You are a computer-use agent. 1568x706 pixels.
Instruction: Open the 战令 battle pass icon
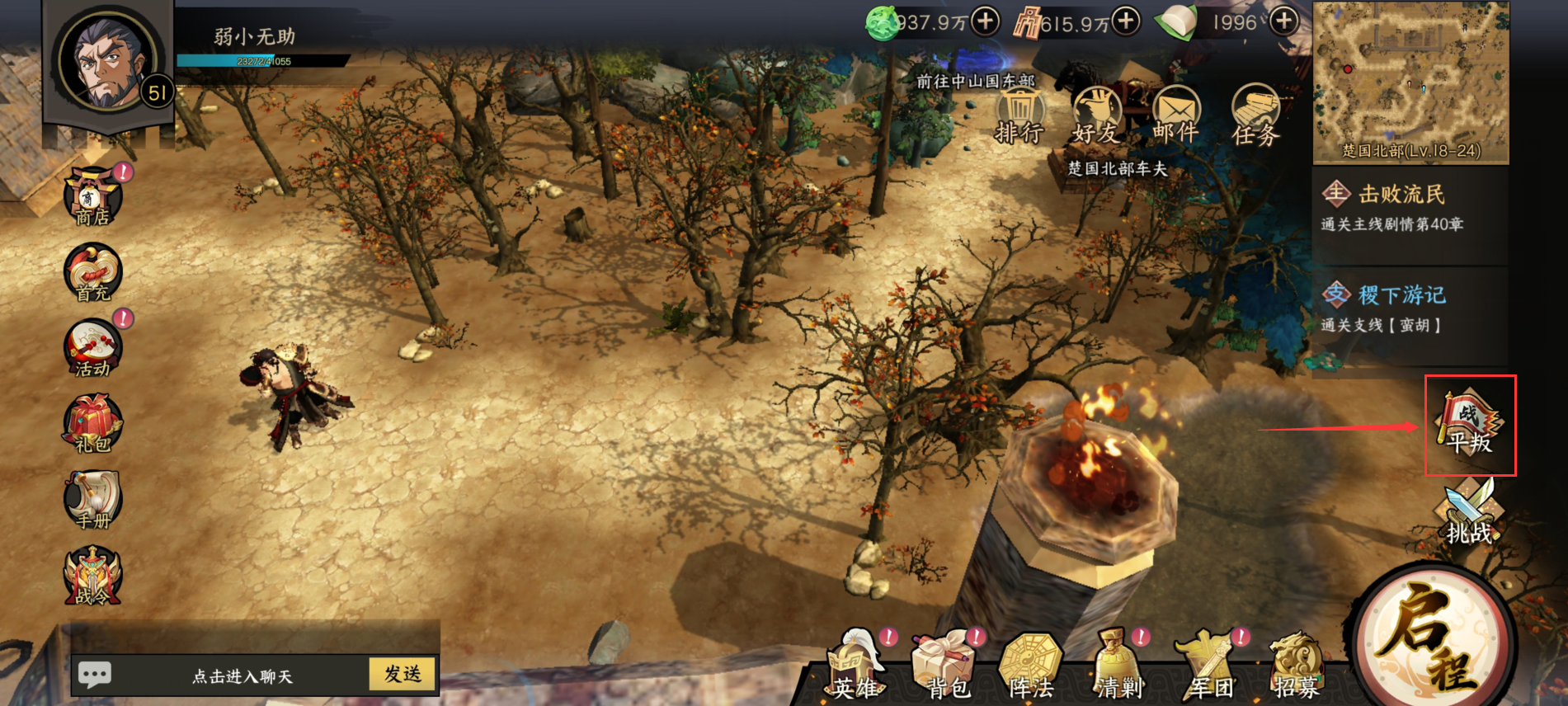[92, 576]
